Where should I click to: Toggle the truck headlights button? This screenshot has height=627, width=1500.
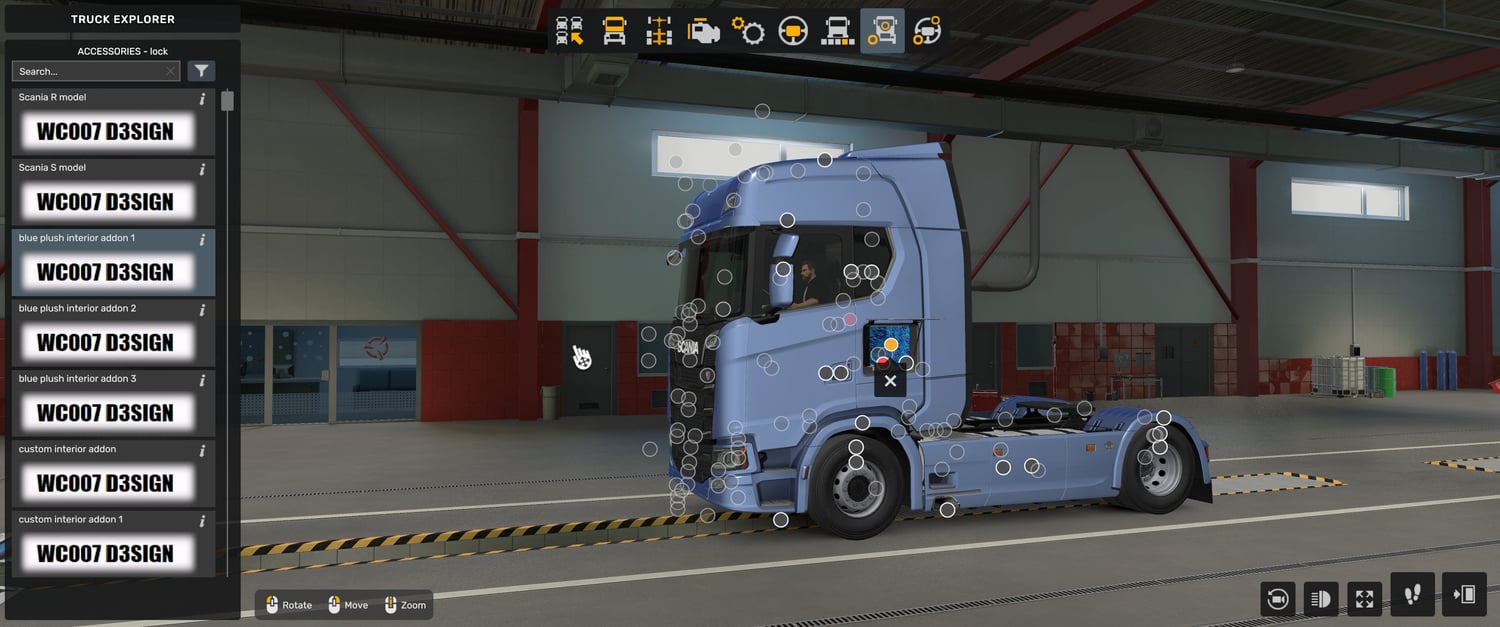point(1320,599)
